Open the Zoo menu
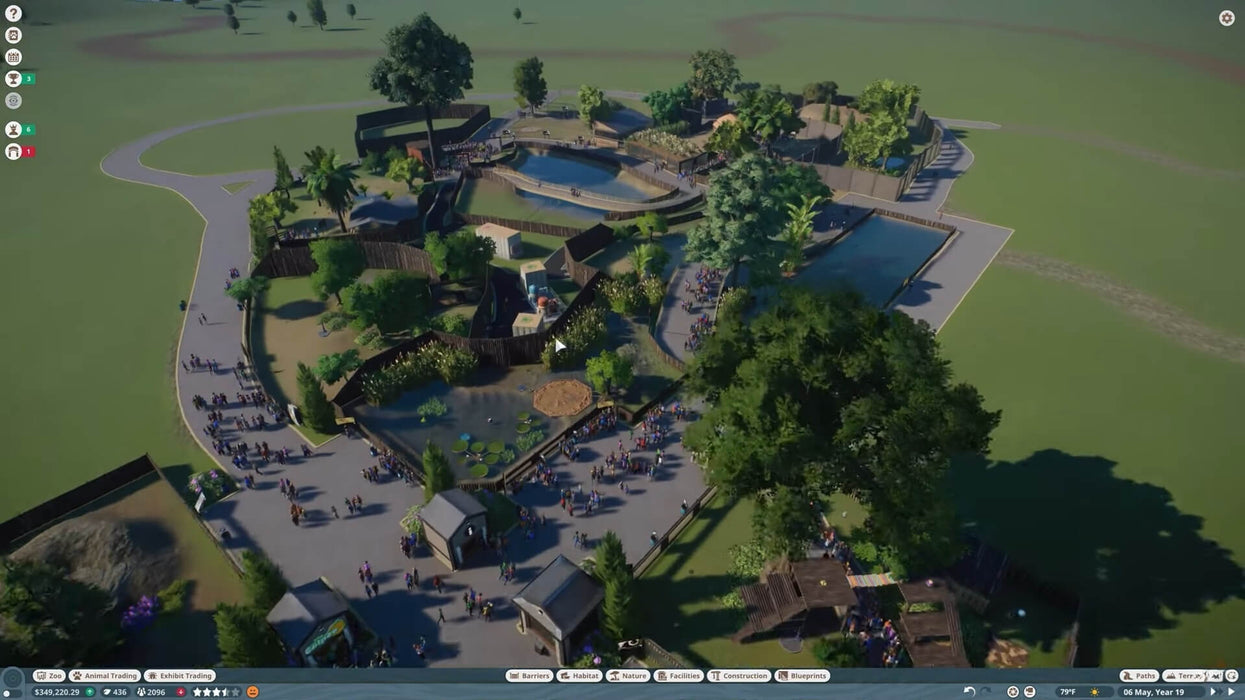This screenshot has width=1245, height=700. (x=49, y=676)
